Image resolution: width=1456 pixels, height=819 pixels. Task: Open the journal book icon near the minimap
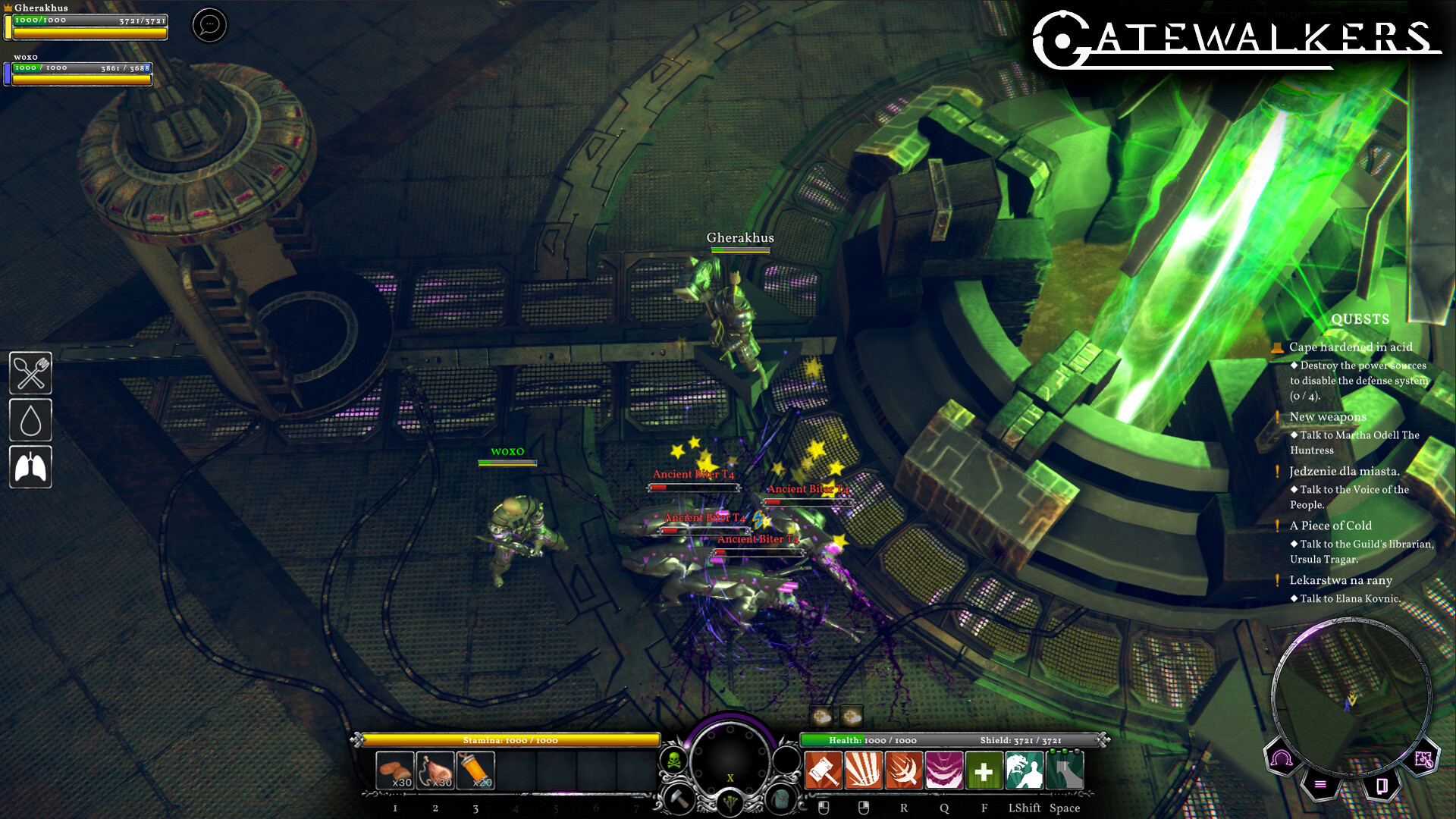1382,786
